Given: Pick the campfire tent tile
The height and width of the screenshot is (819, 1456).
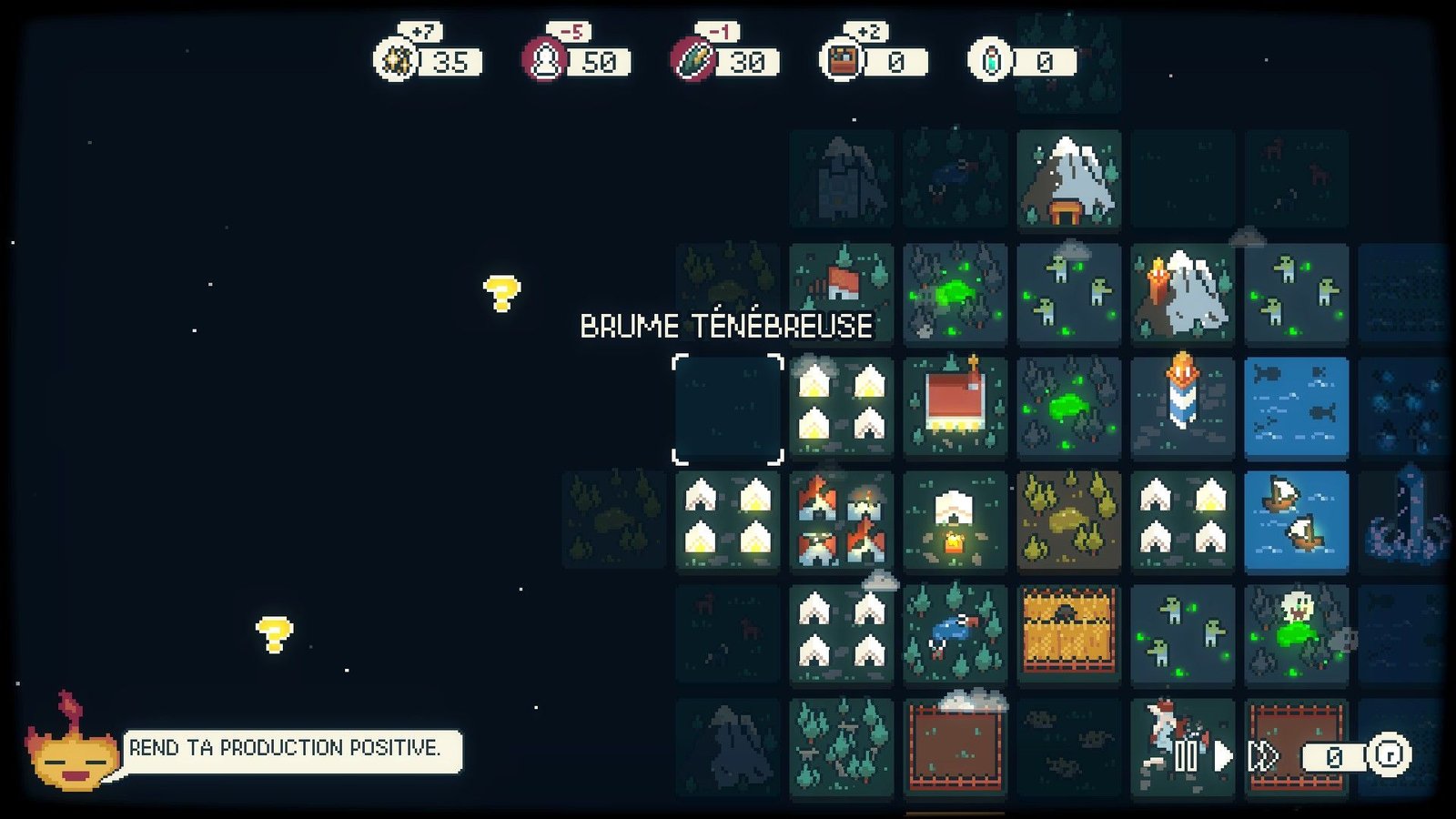Looking at the screenshot, I should [955, 521].
